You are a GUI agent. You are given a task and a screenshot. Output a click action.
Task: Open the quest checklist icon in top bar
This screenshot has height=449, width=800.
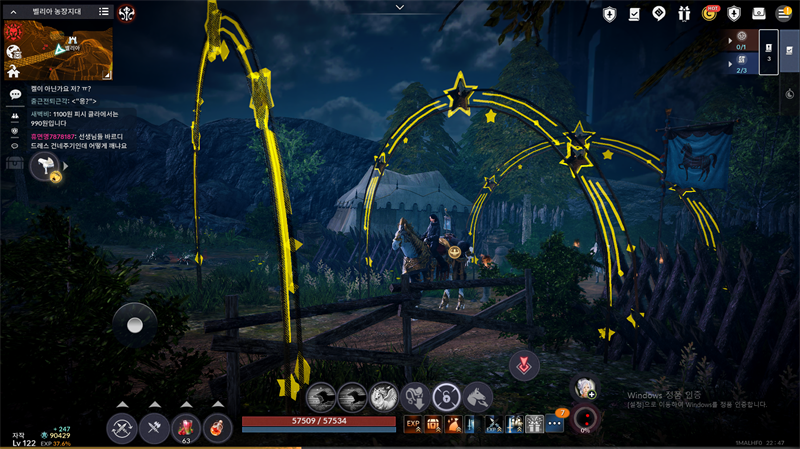click(634, 13)
